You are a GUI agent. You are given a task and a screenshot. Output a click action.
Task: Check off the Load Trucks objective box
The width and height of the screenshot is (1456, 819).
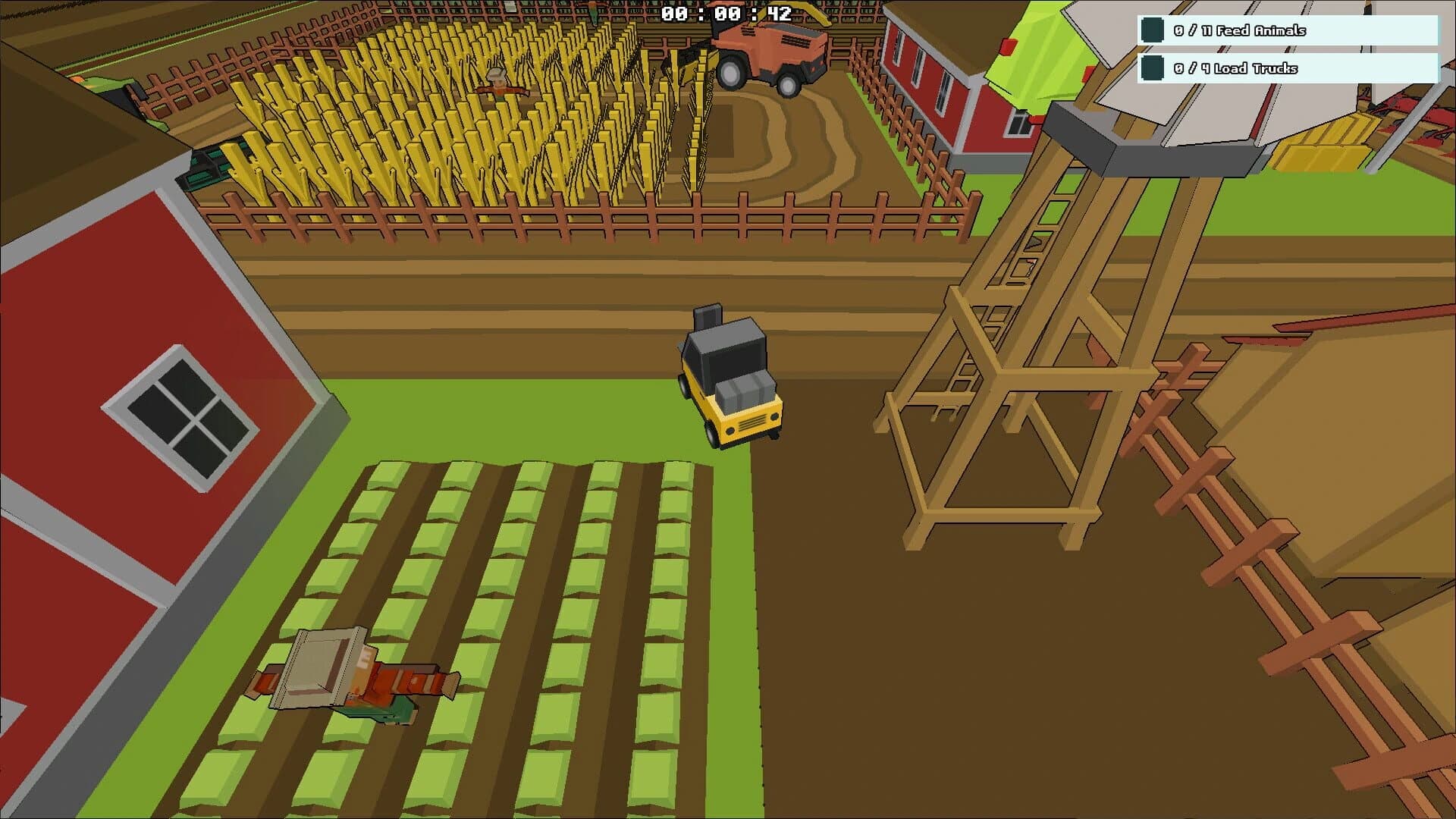tap(1152, 68)
